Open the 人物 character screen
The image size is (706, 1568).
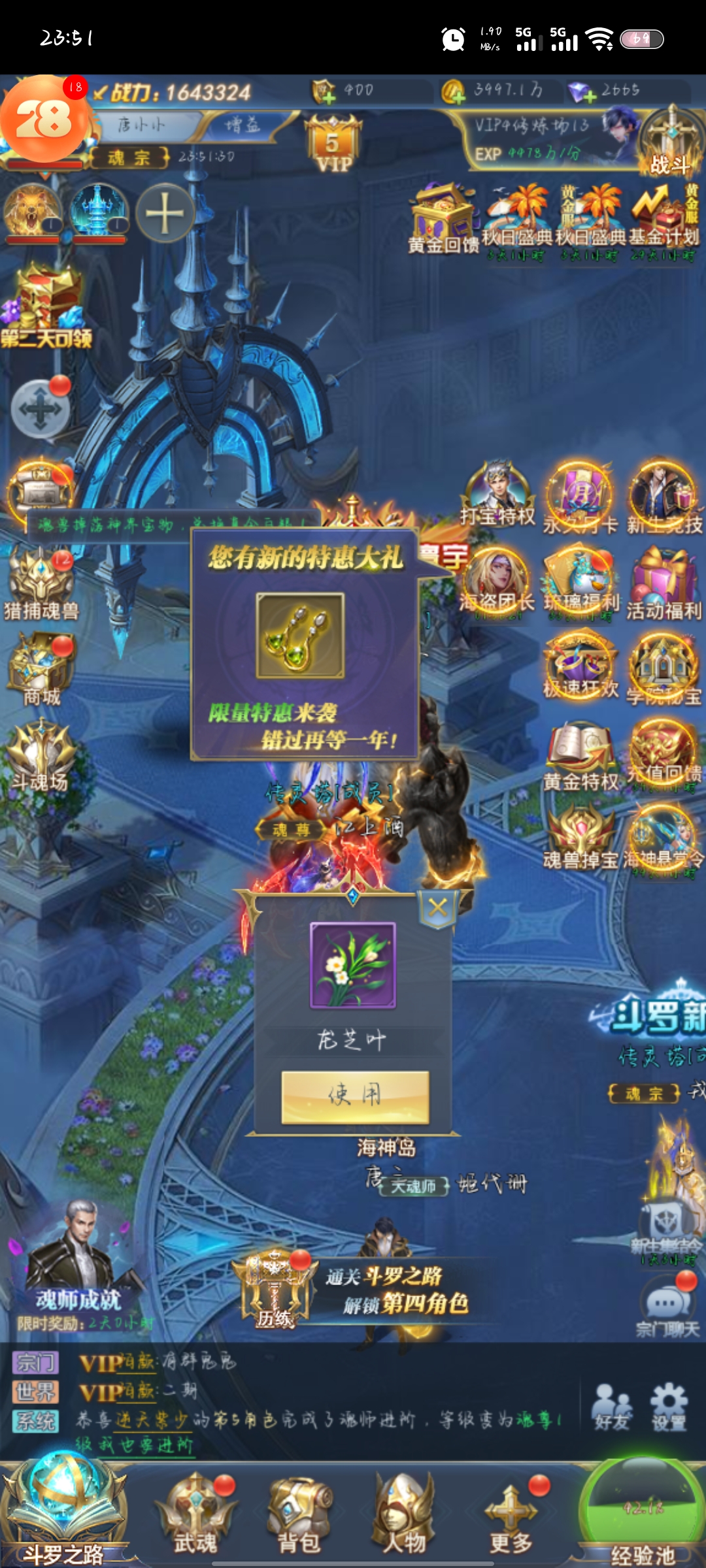[x=404, y=1516]
